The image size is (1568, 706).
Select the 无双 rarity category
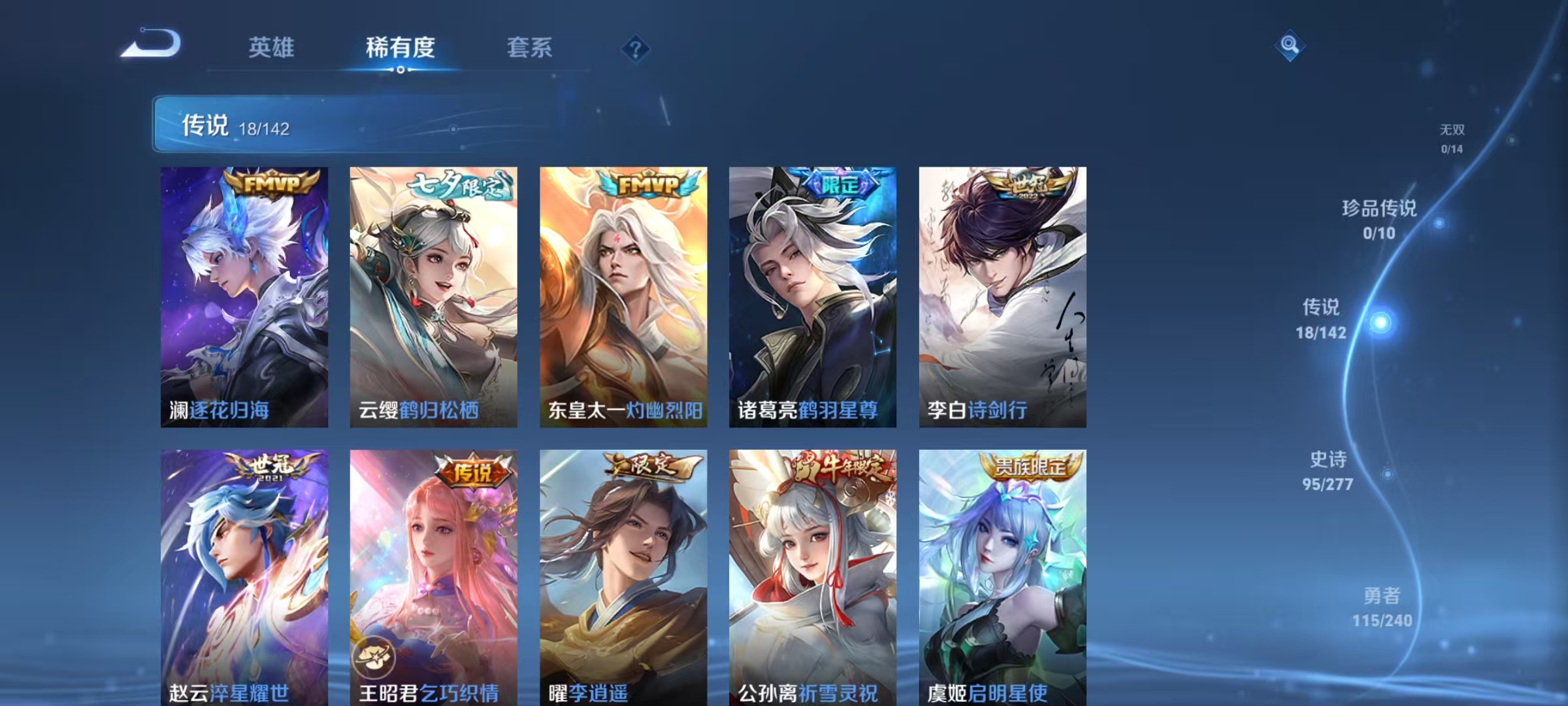click(1452, 139)
